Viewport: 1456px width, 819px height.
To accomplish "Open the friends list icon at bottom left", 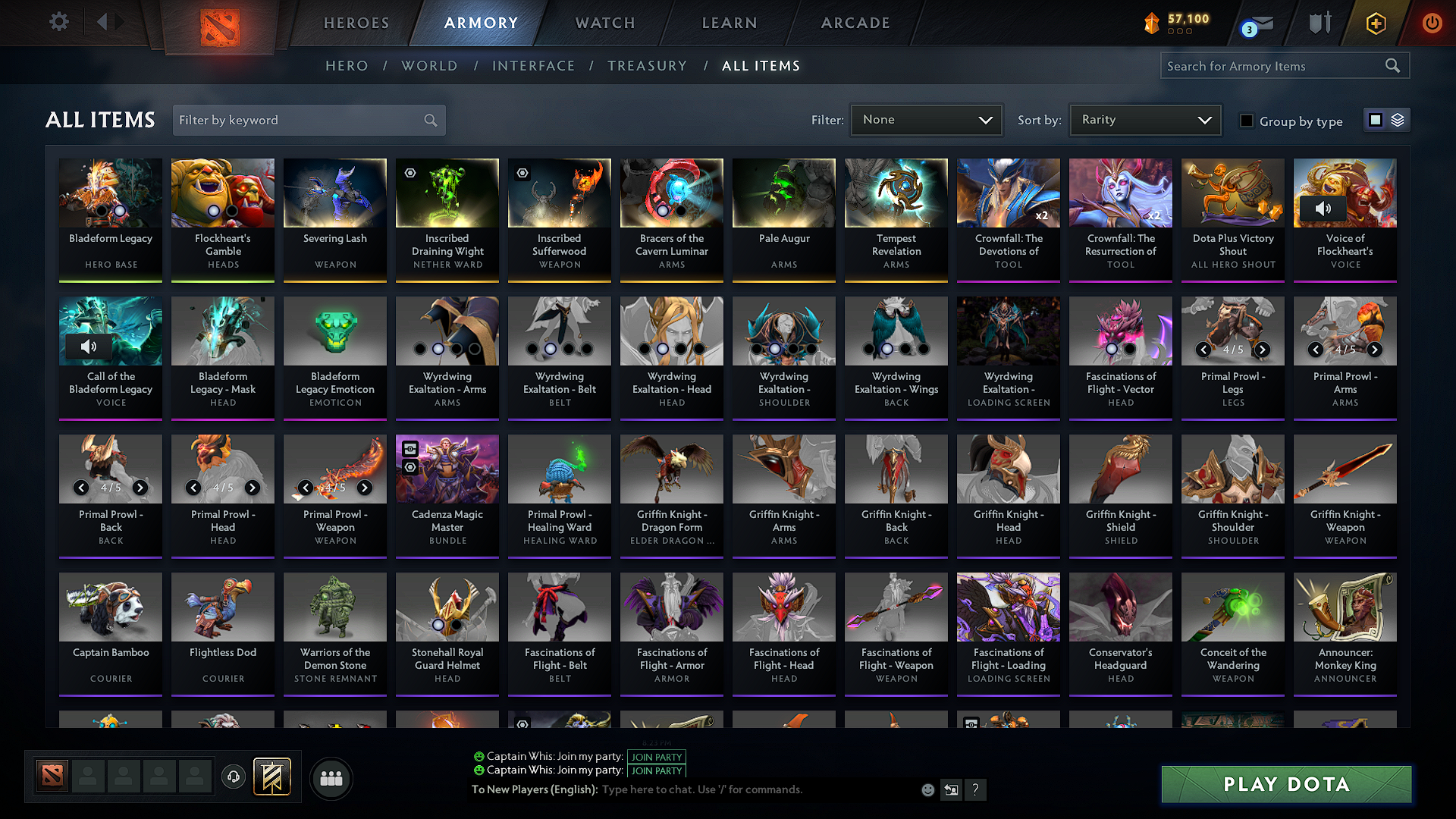I will pyautogui.click(x=331, y=777).
